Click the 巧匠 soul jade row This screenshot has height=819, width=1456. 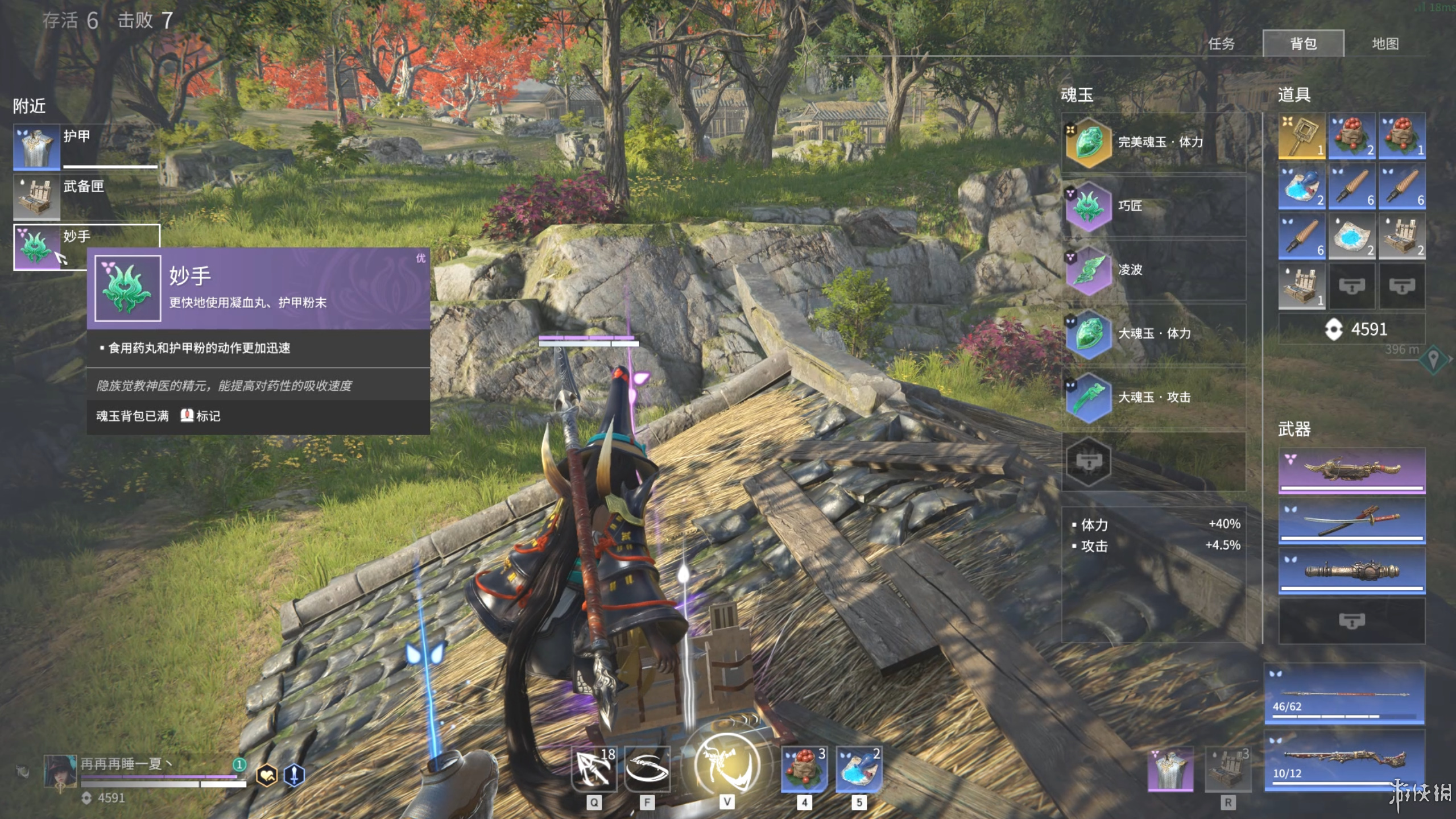tap(1153, 206)
